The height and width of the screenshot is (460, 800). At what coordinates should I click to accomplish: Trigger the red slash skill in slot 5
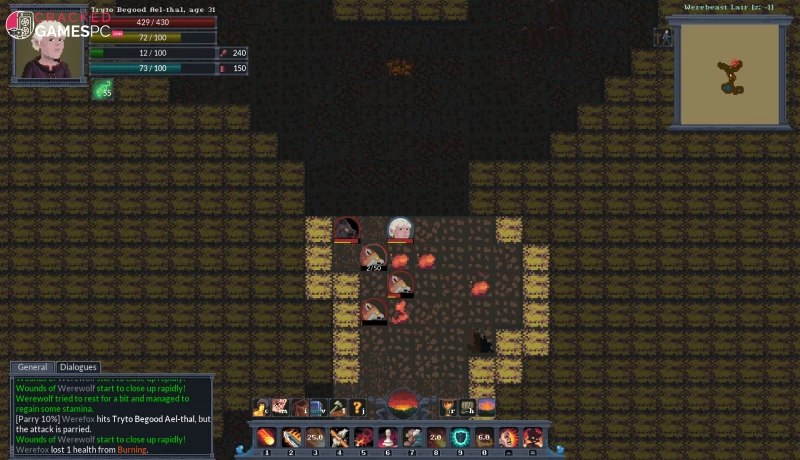coord(364,437)
